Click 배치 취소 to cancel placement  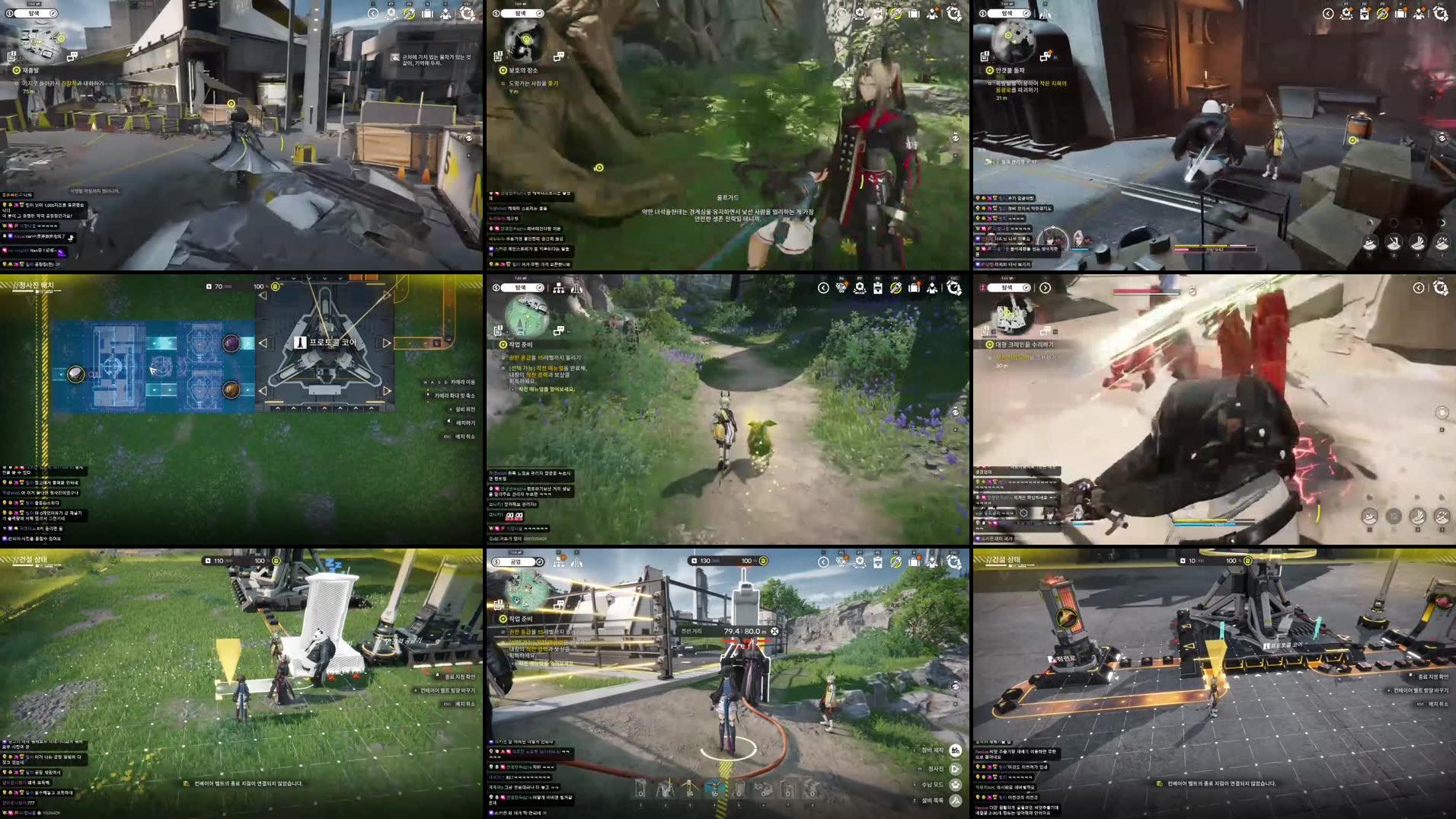tap(465, 704)
